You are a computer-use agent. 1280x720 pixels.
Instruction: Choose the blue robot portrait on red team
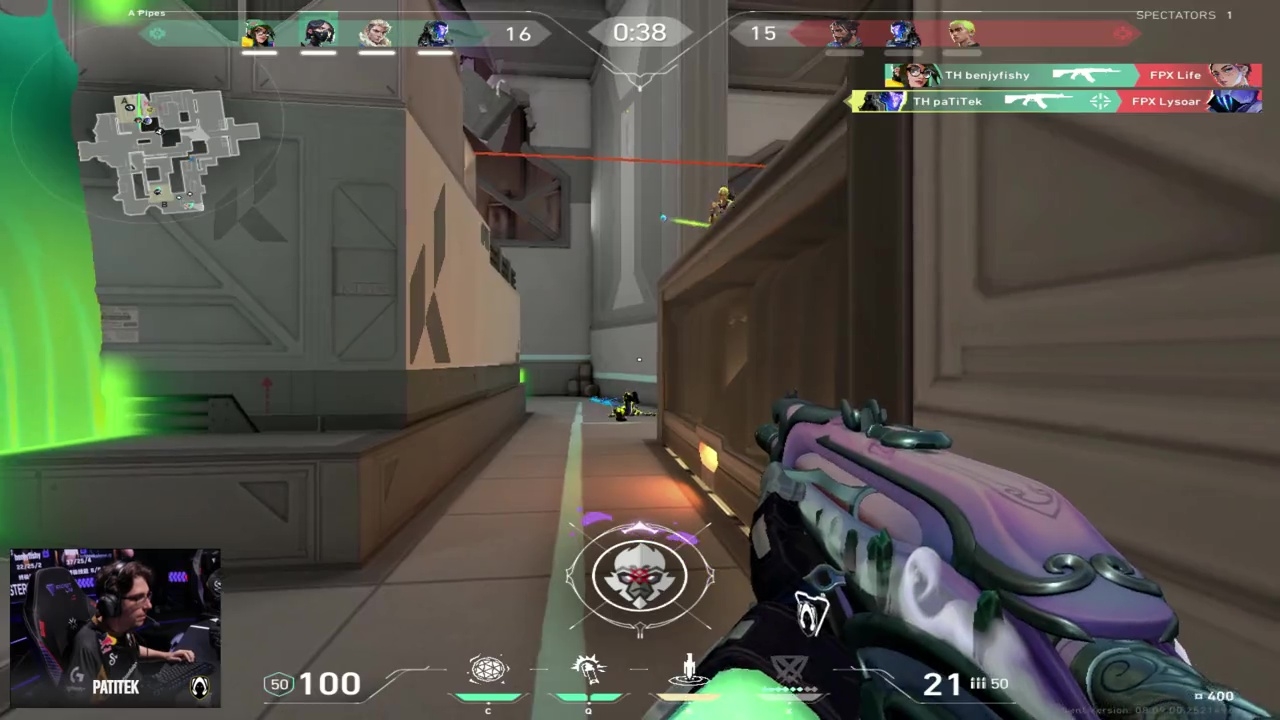coord(903,34)
